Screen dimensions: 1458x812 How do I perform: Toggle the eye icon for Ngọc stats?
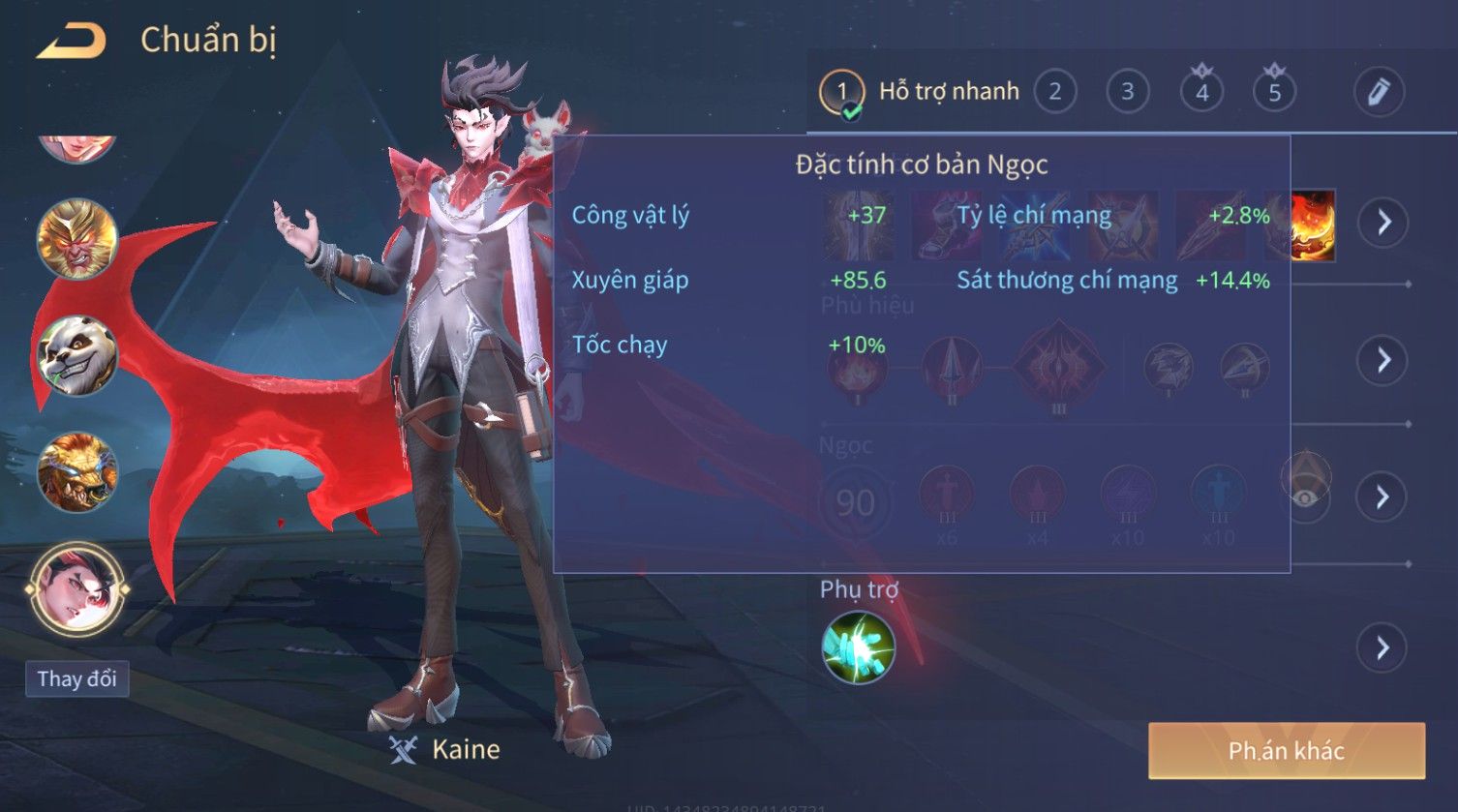[1306, 497]
